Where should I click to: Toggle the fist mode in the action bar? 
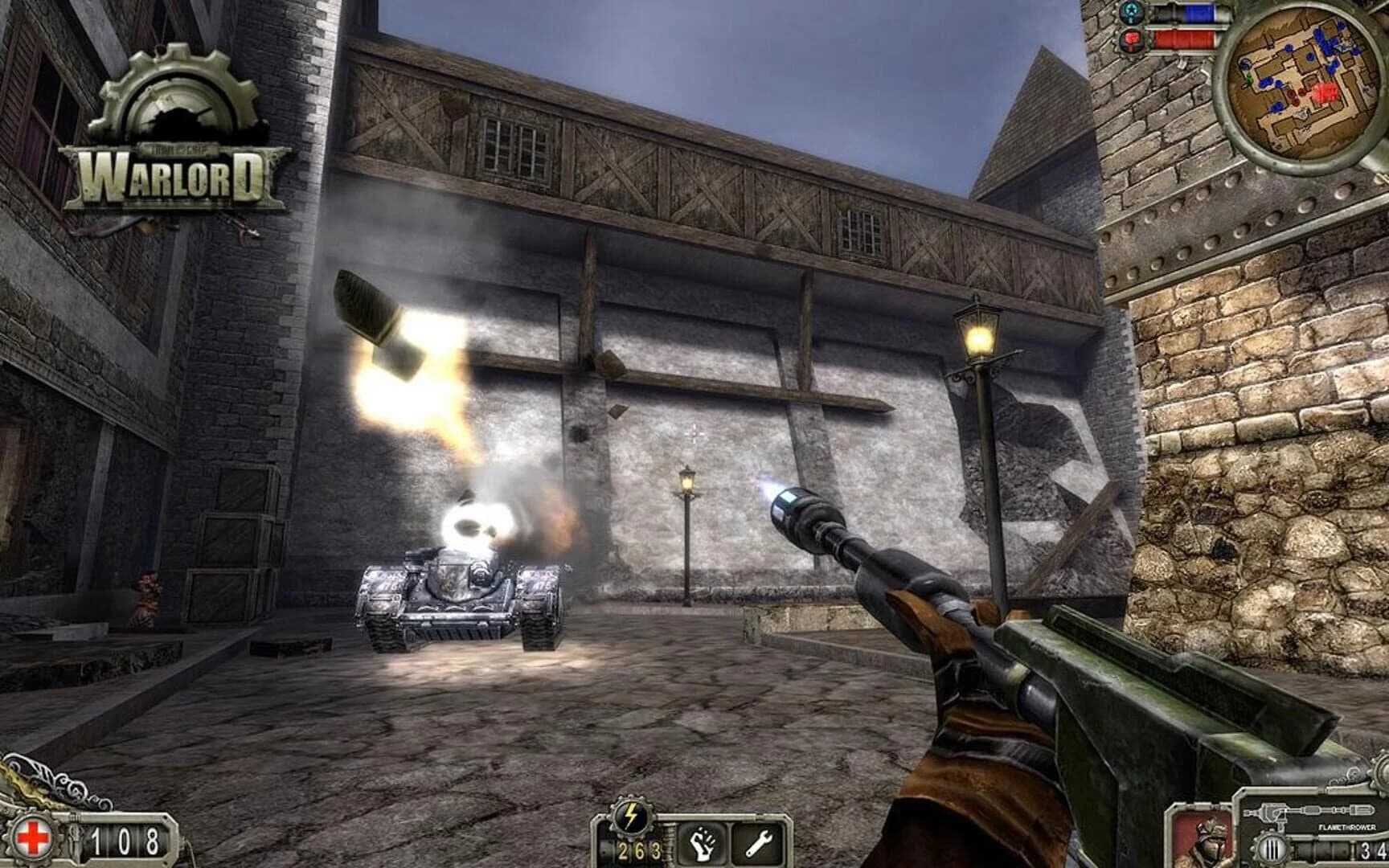[703, 843]
